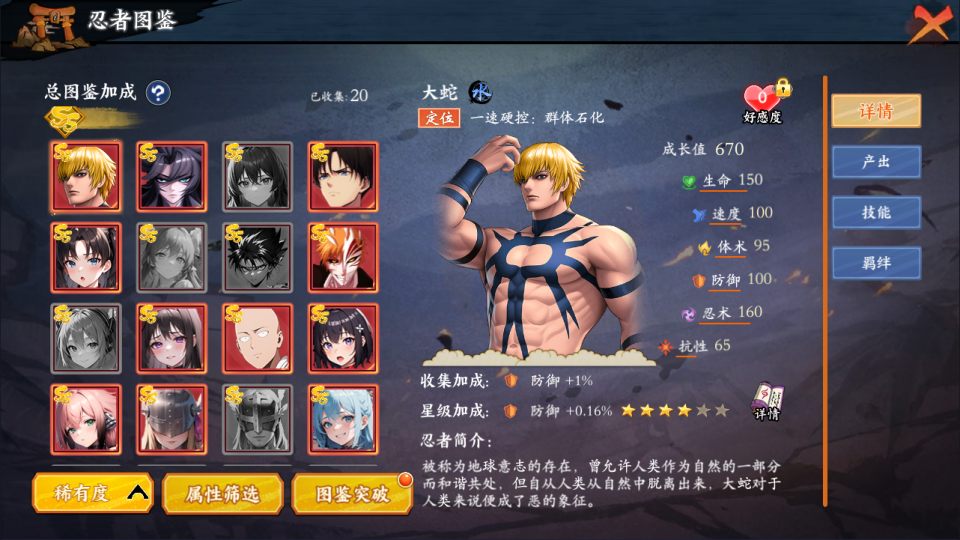Open the star bonus 详情 book icon
The height and width of the screenshot is (540, 960).
767,402
